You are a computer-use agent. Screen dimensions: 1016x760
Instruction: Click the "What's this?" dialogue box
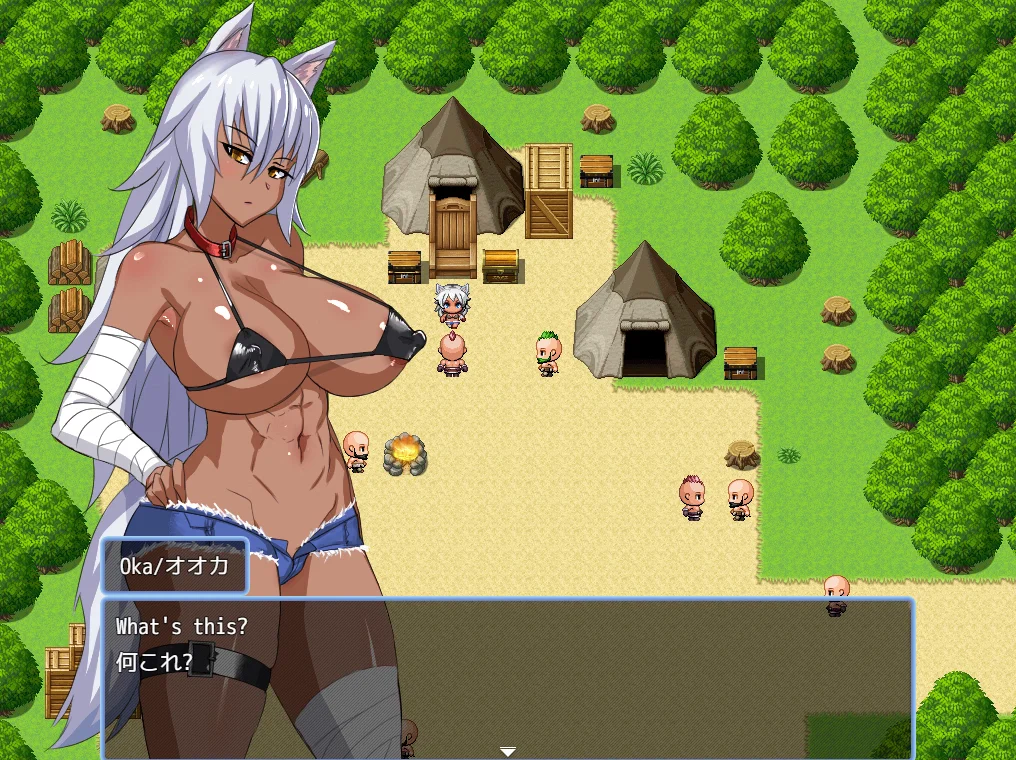(507, 677)
